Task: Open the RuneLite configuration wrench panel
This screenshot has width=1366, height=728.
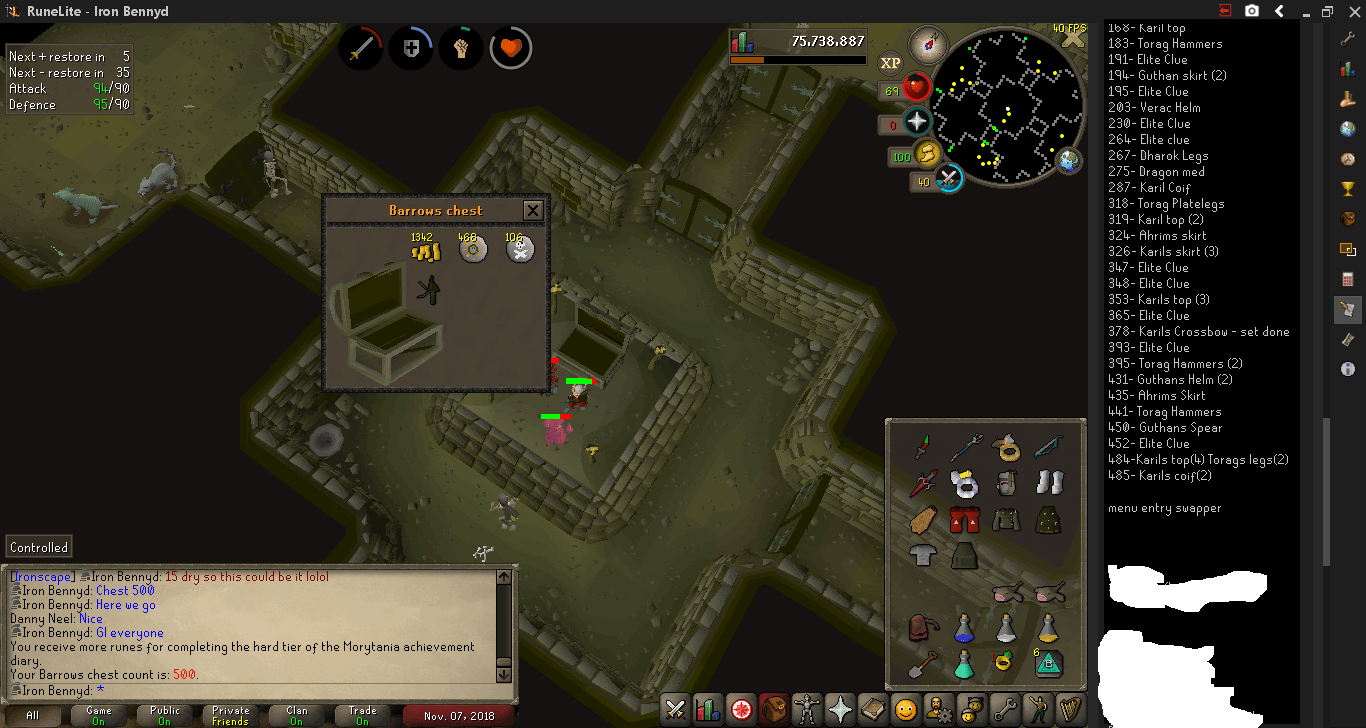Action: [x=1348, y=38]
